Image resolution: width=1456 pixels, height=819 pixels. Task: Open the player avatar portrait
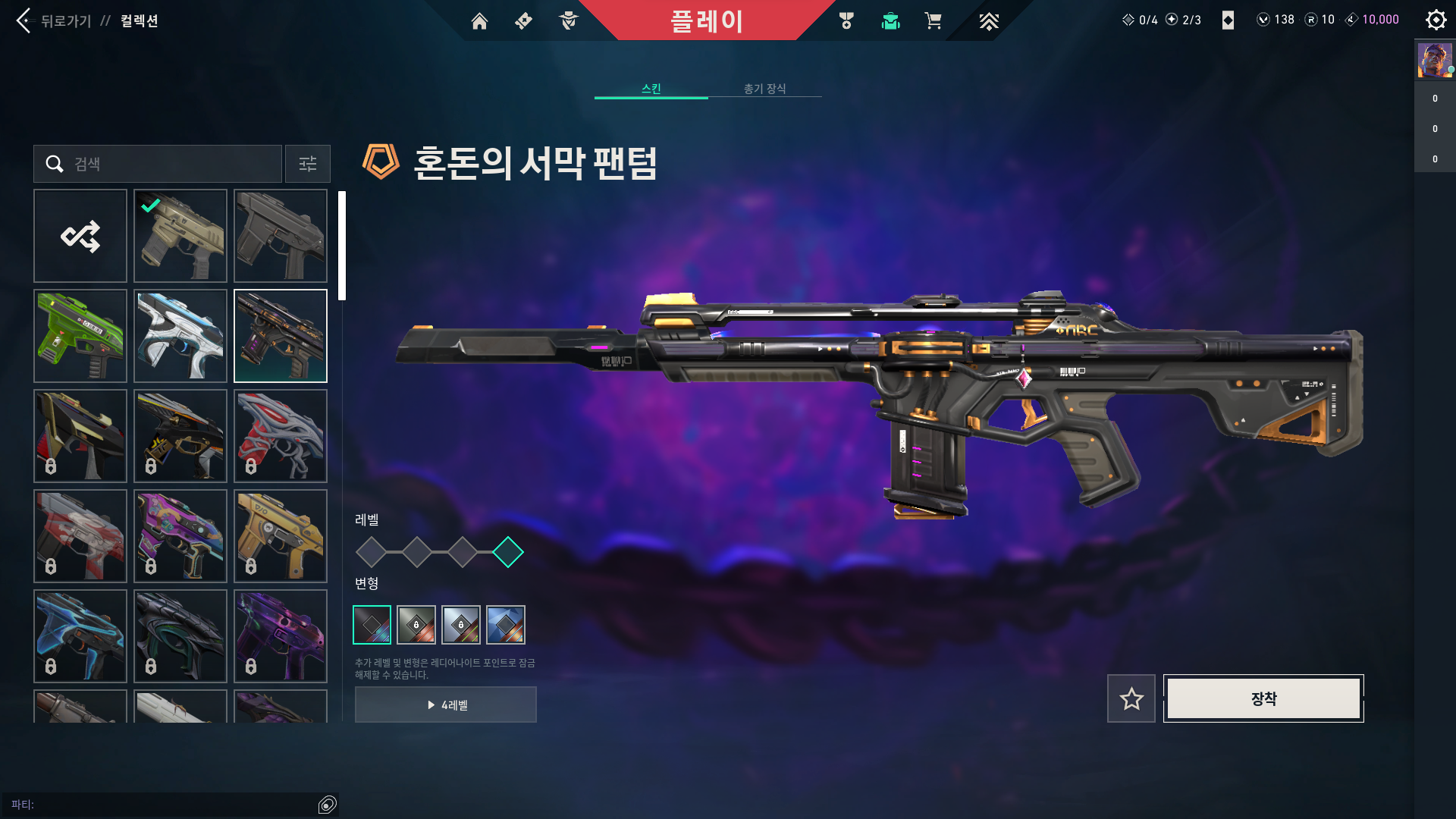coord(1435,61)
